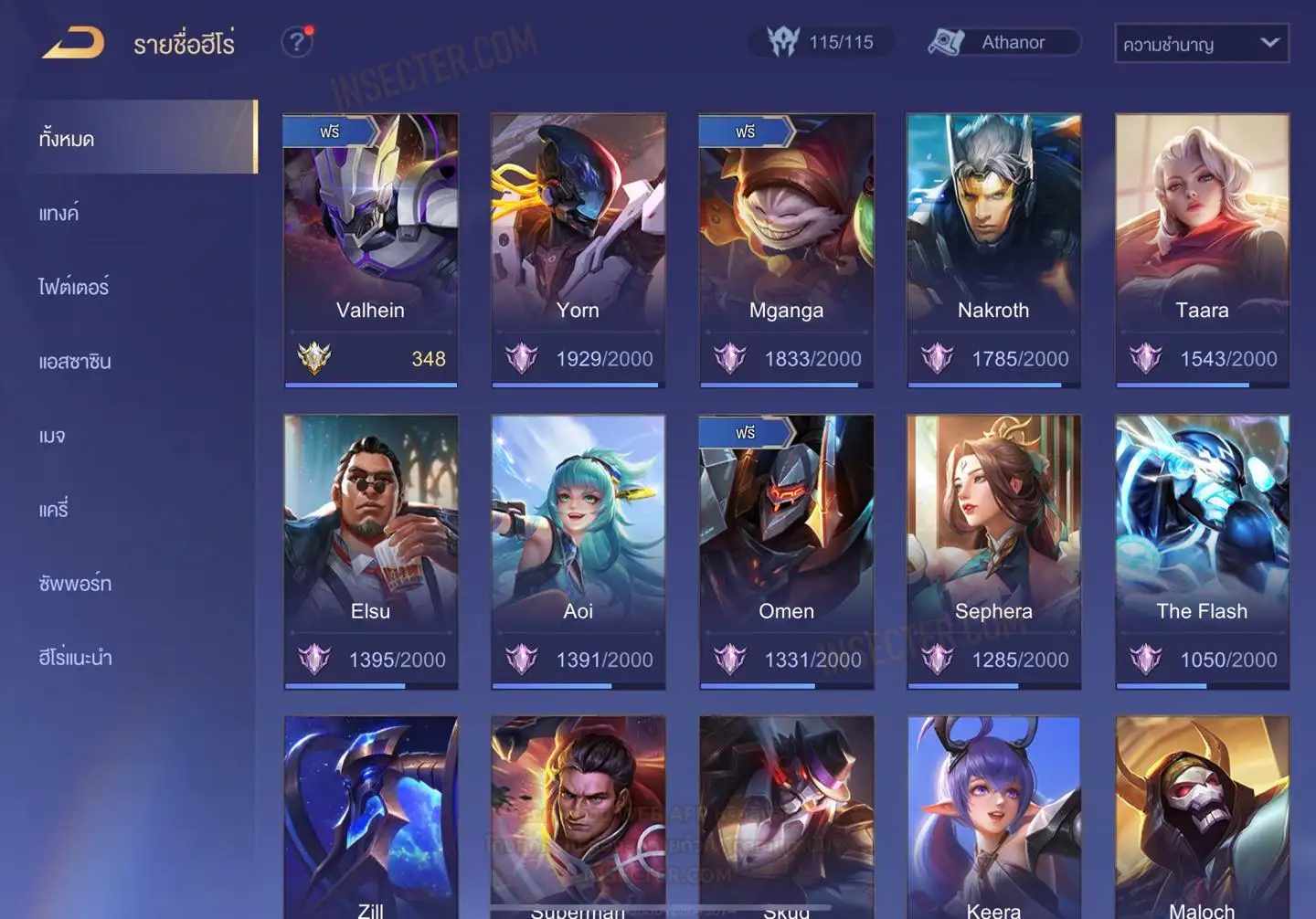Switch to the แทงค์ category tab
Image resolution: width=1316 pixels, height=919 pixels.
[x=60, y=213]
